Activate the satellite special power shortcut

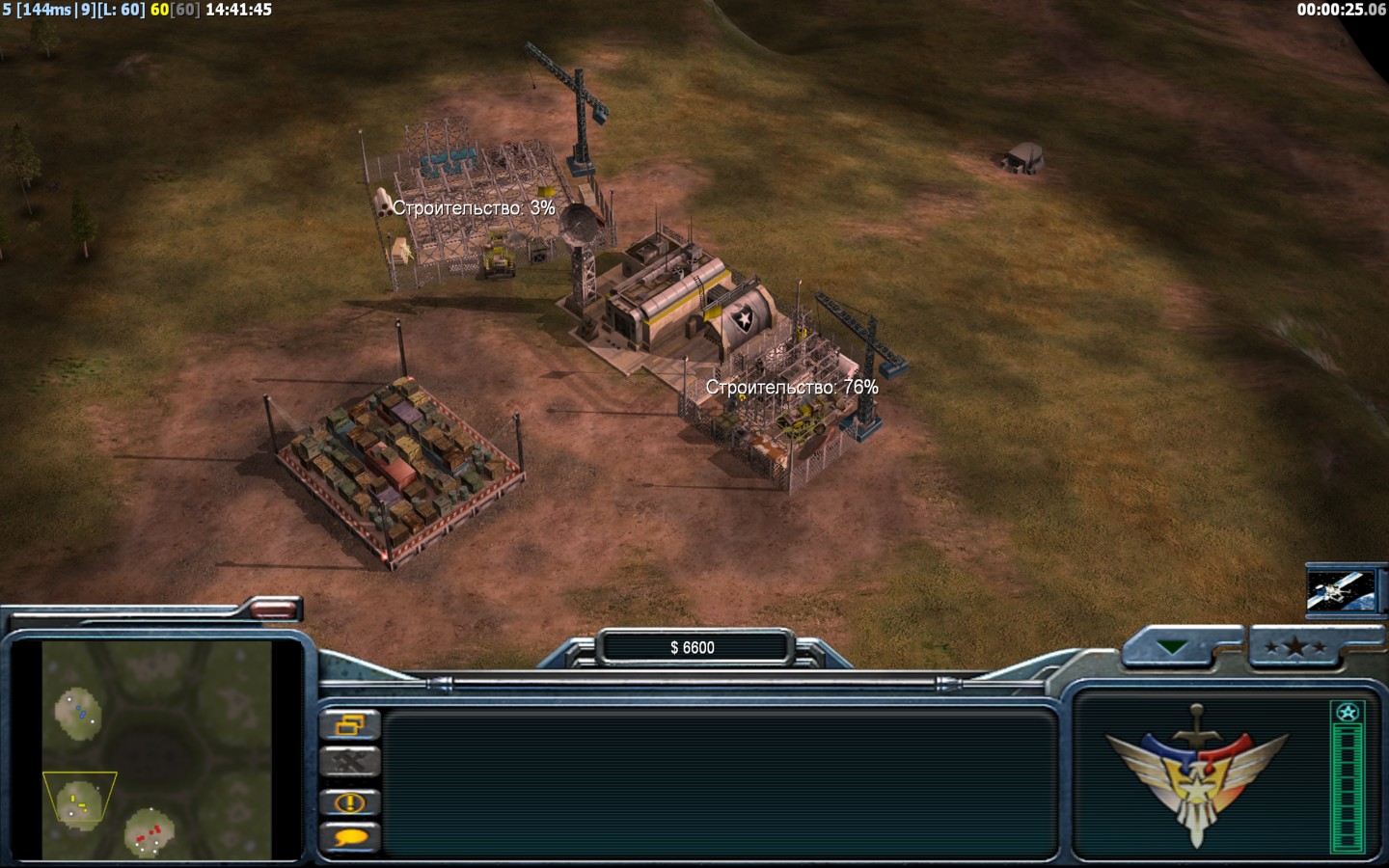(1340, 589)
